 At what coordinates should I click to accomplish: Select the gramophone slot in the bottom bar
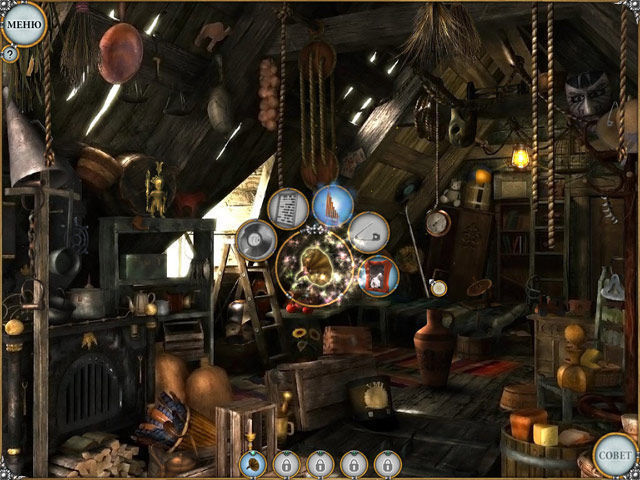pos(254,464)
